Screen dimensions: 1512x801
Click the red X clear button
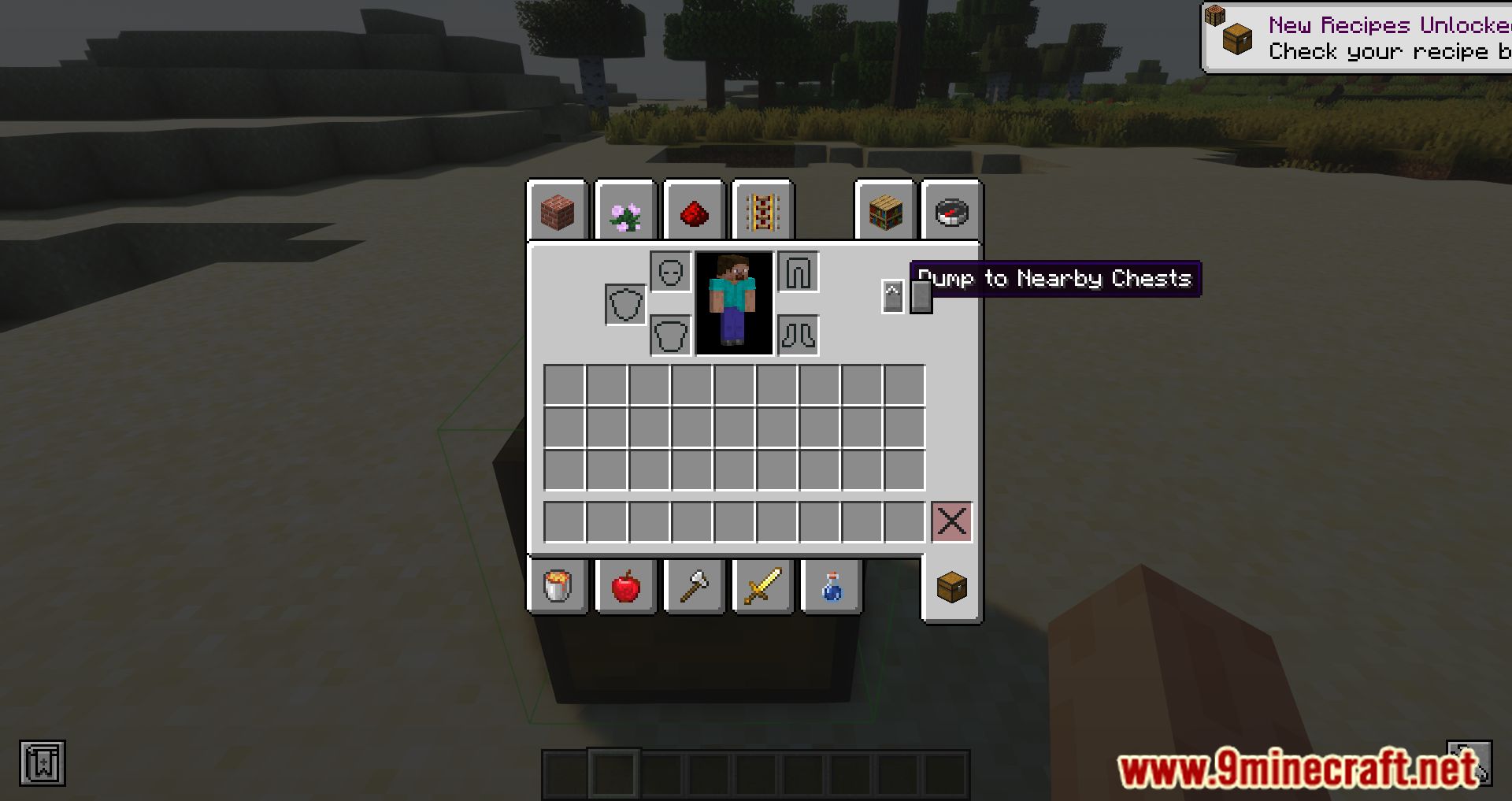[951, 520]
